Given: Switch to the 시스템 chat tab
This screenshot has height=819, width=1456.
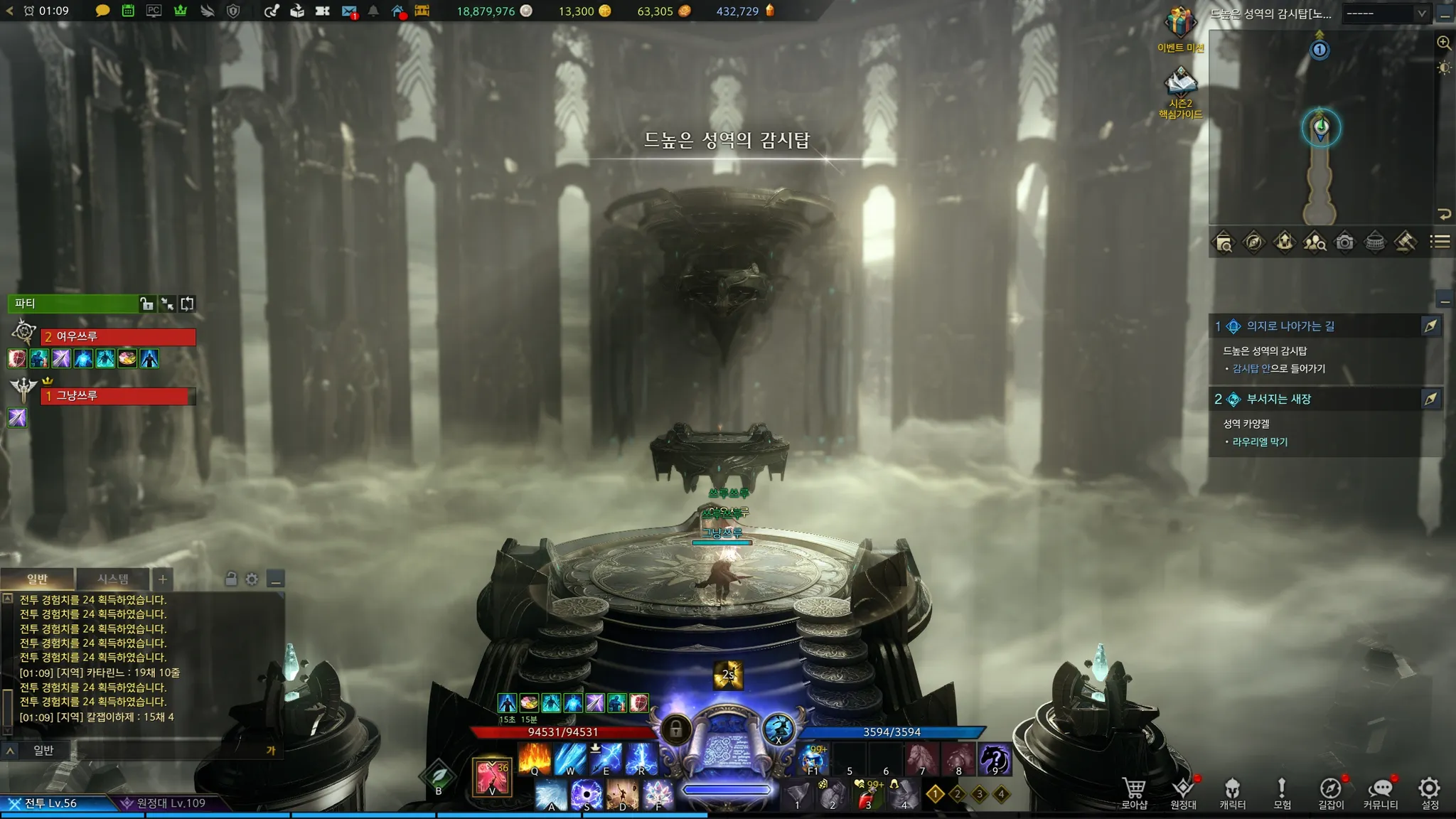Looking at the screenshot, I should (113, 579).
